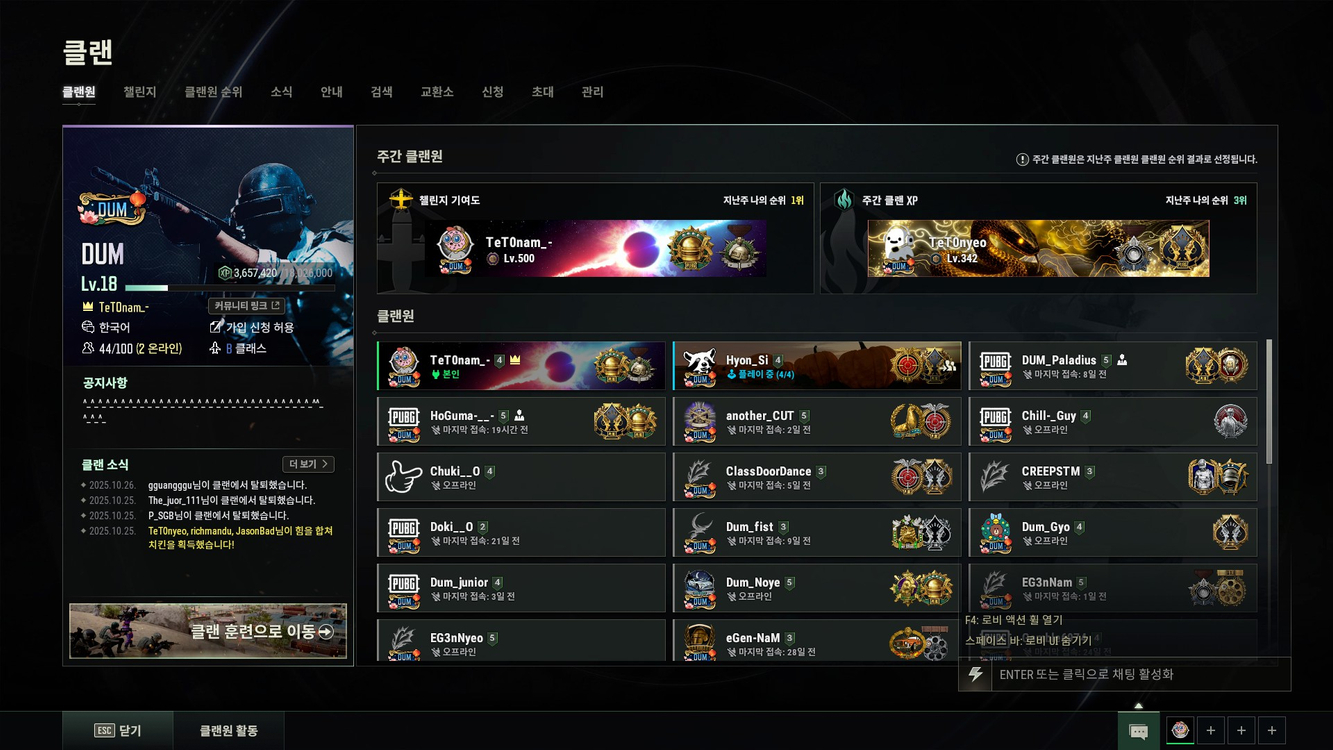Open the 교환소 tab
This screenshot has width=1333, height=750.
click(x=437, y=92)
